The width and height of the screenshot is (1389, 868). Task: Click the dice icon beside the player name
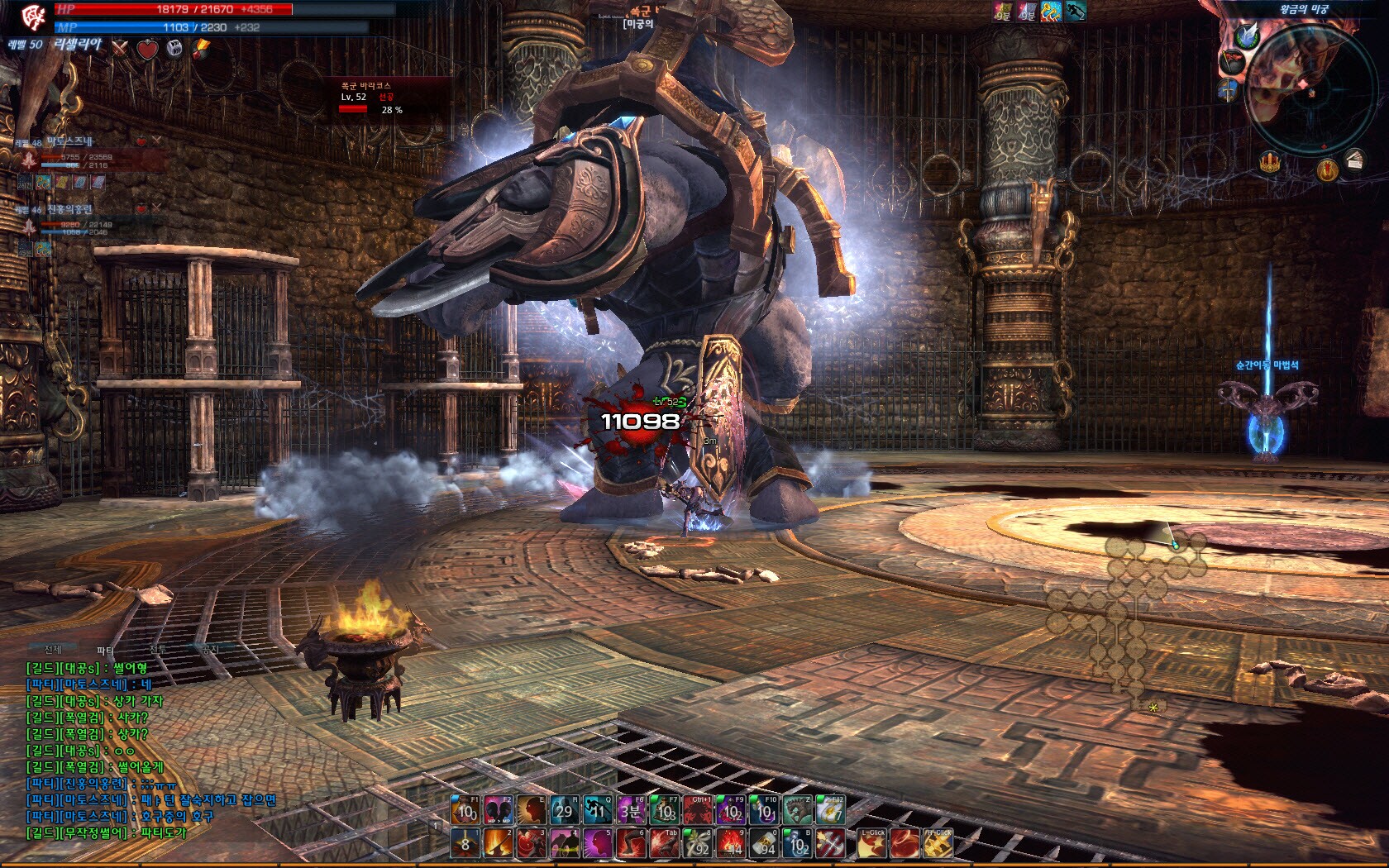coord(174,49)
